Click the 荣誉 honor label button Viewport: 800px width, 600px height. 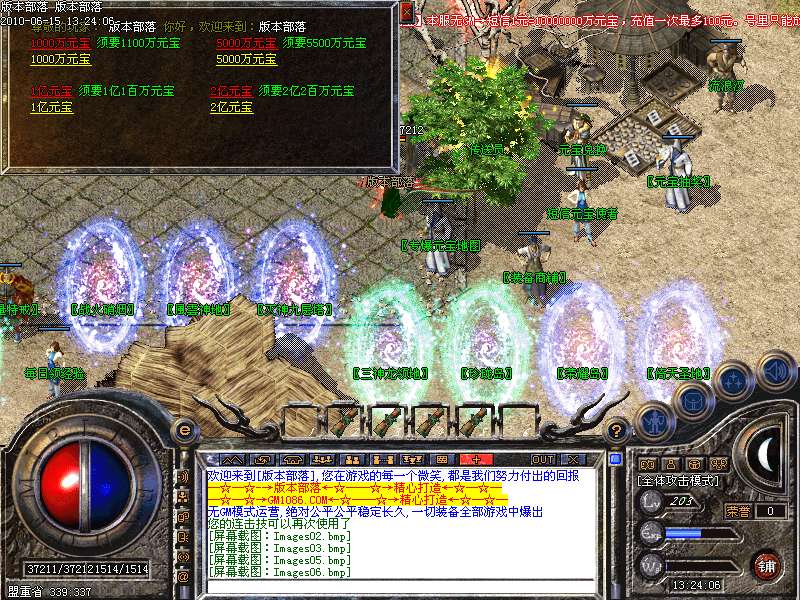click(x=737, y=511)
